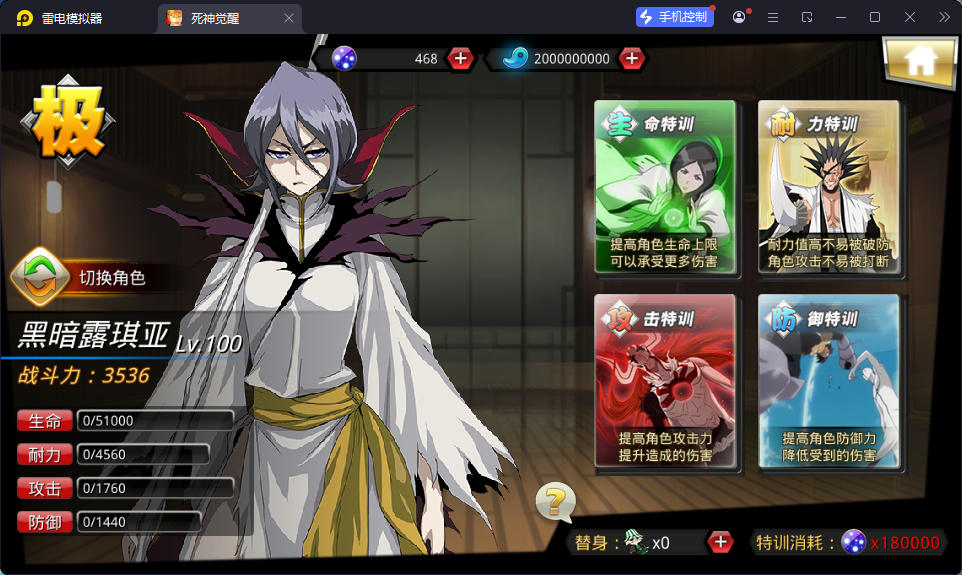The image size is (962, 575).
Task: Return to the home screen
Action: [918, 61]
